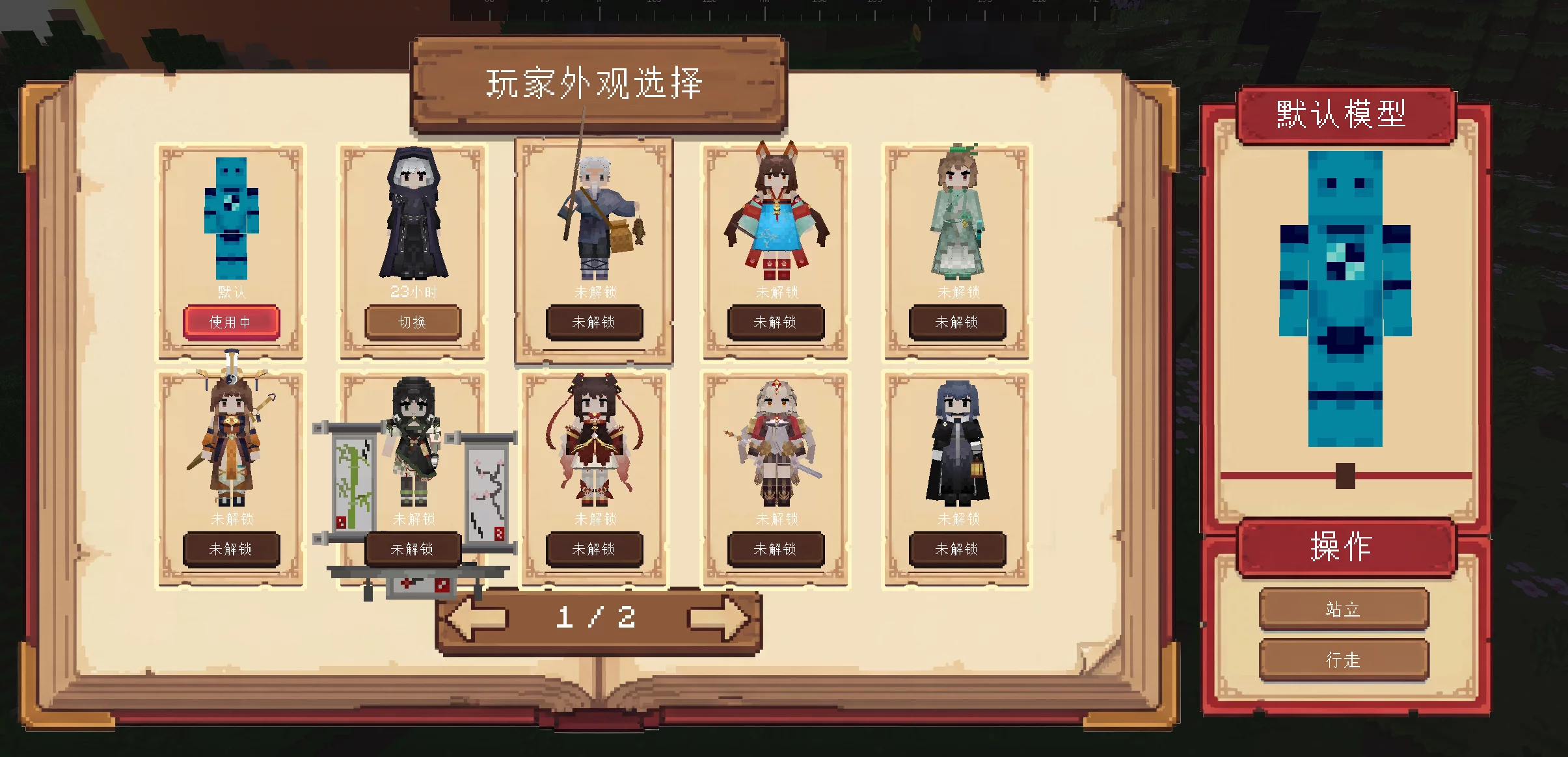Select the armored swordswoman skin
This screenshot has height=757, width=1568.
(774, 442)
